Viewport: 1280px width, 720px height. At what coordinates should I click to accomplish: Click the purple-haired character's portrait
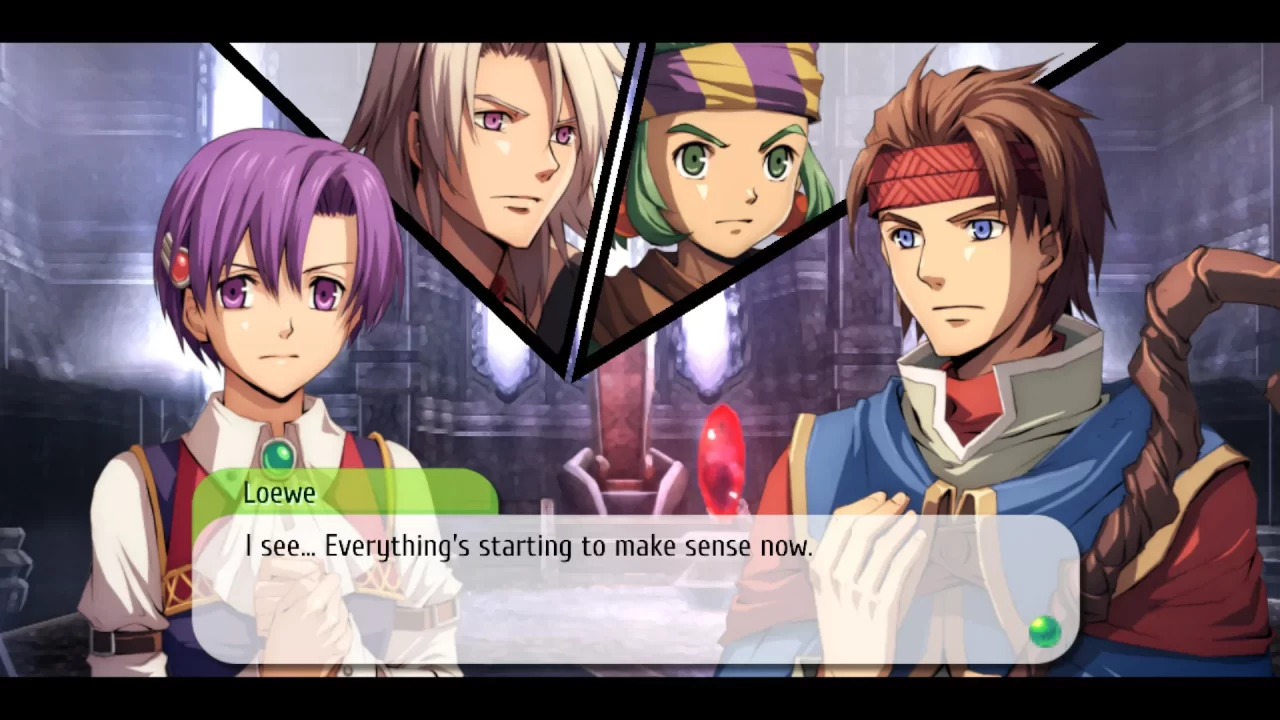[x=270, y=300]
